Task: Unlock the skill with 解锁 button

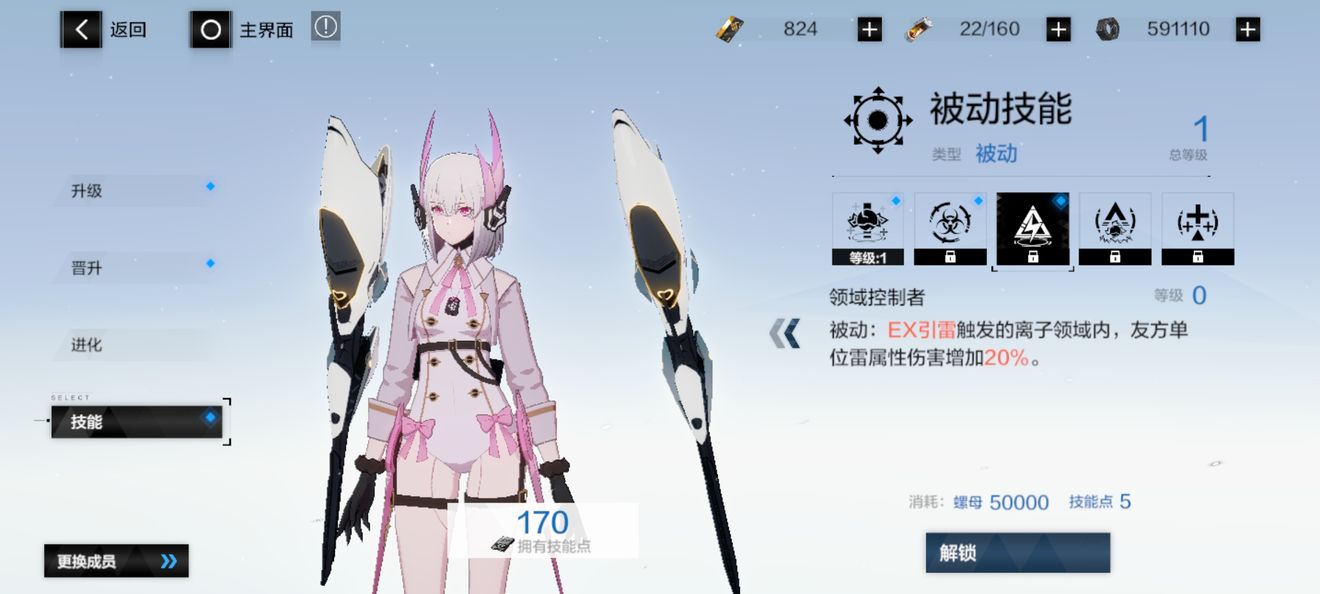Action: tap(1017, 552)
